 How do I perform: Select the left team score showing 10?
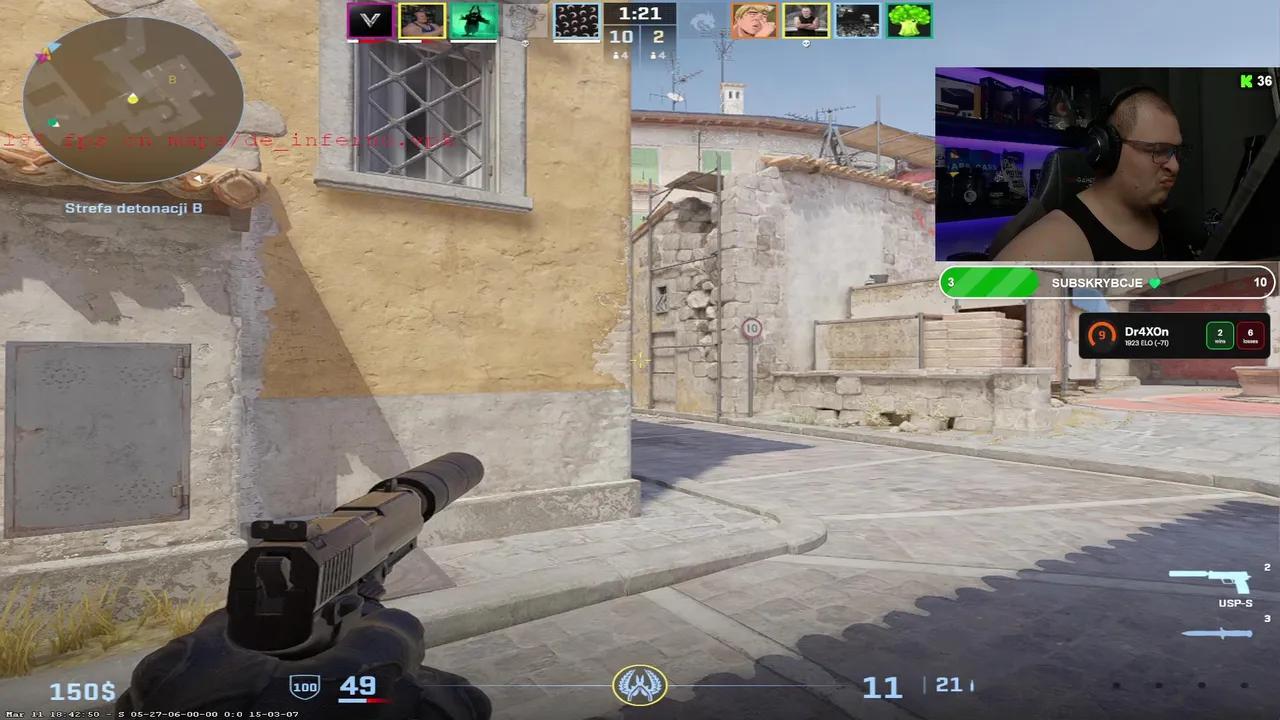pyautogui.click(x=621, y=35)
